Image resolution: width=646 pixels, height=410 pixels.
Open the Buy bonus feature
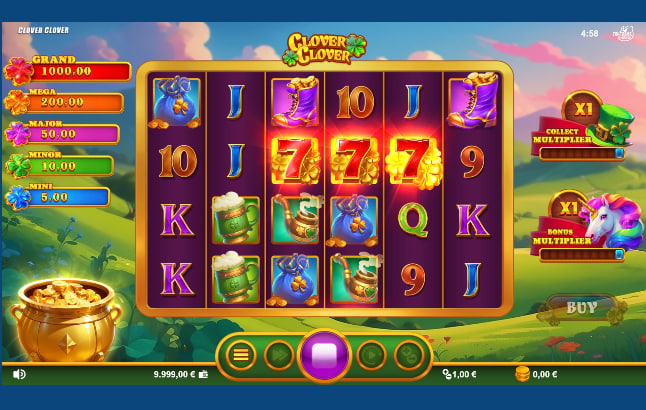[581, 309]
